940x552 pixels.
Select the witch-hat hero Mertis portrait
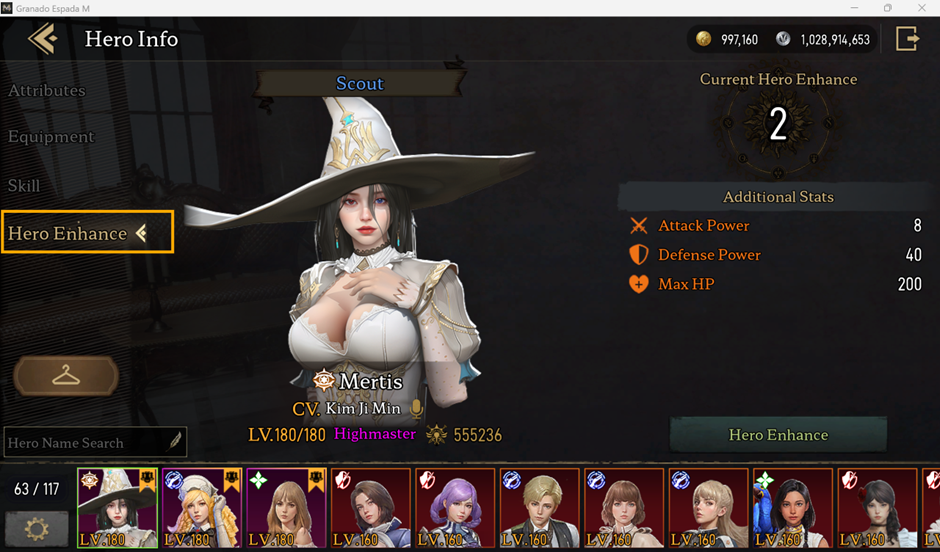tap(117, 507)
